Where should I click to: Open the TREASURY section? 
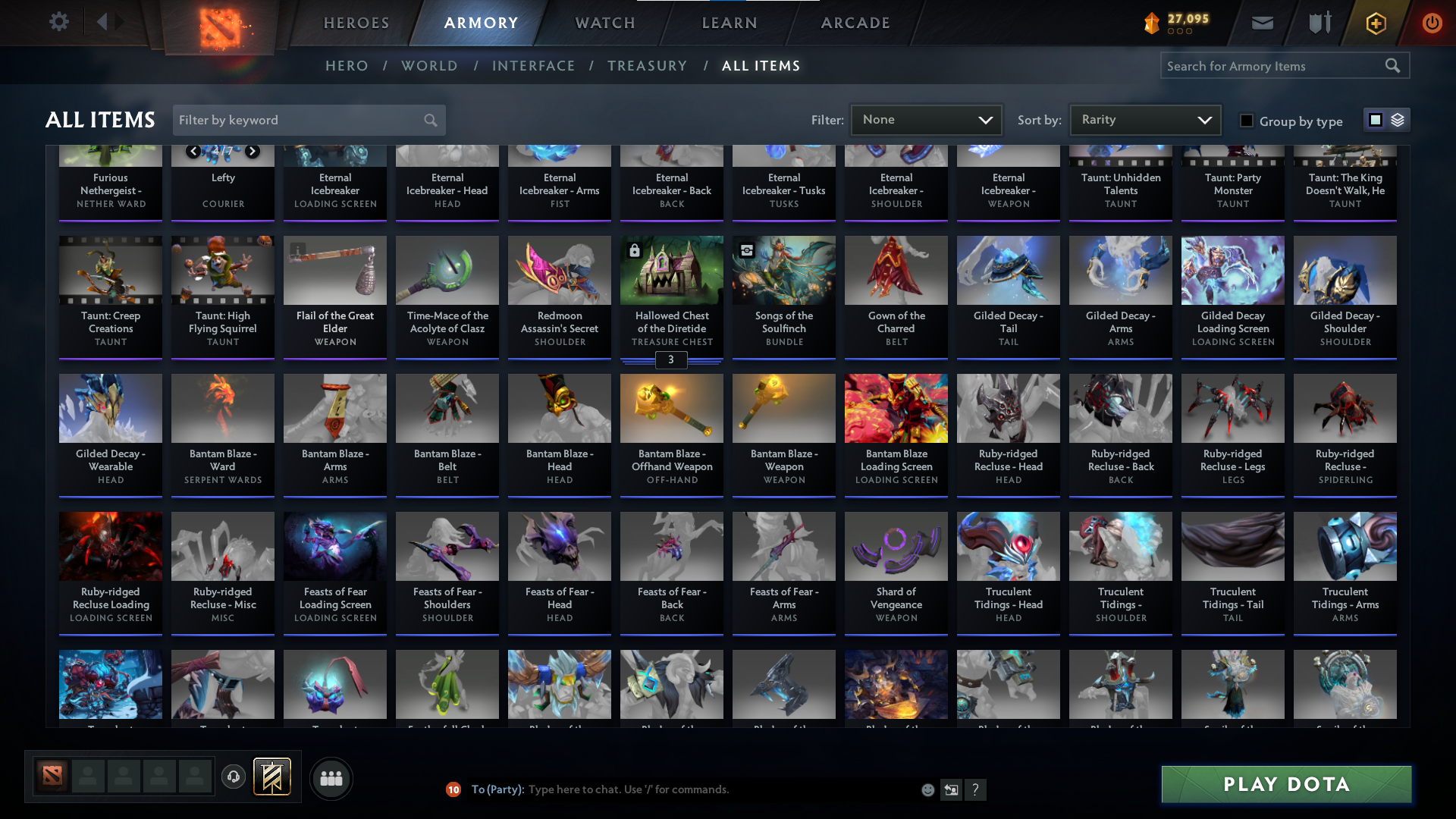647,66
